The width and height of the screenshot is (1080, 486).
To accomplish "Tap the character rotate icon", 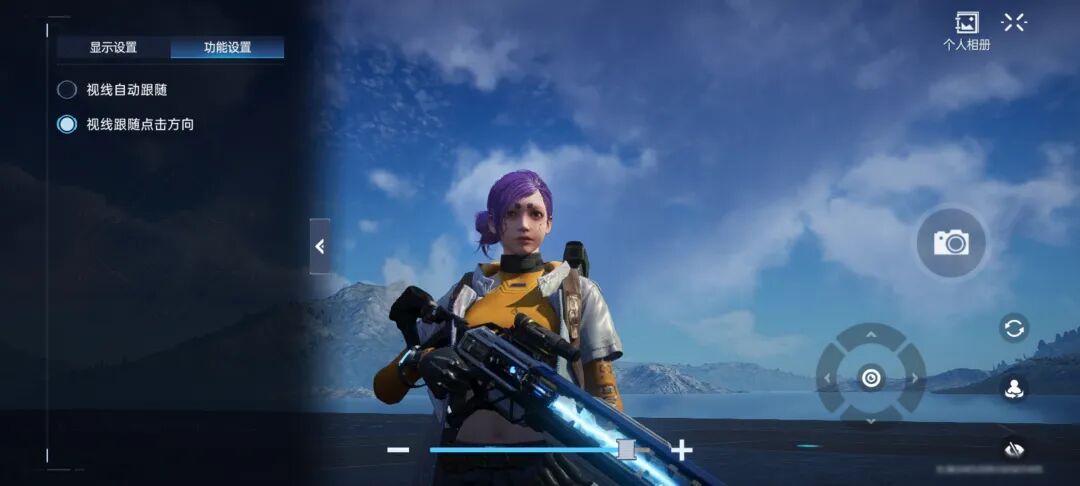I will point(1014,389).
